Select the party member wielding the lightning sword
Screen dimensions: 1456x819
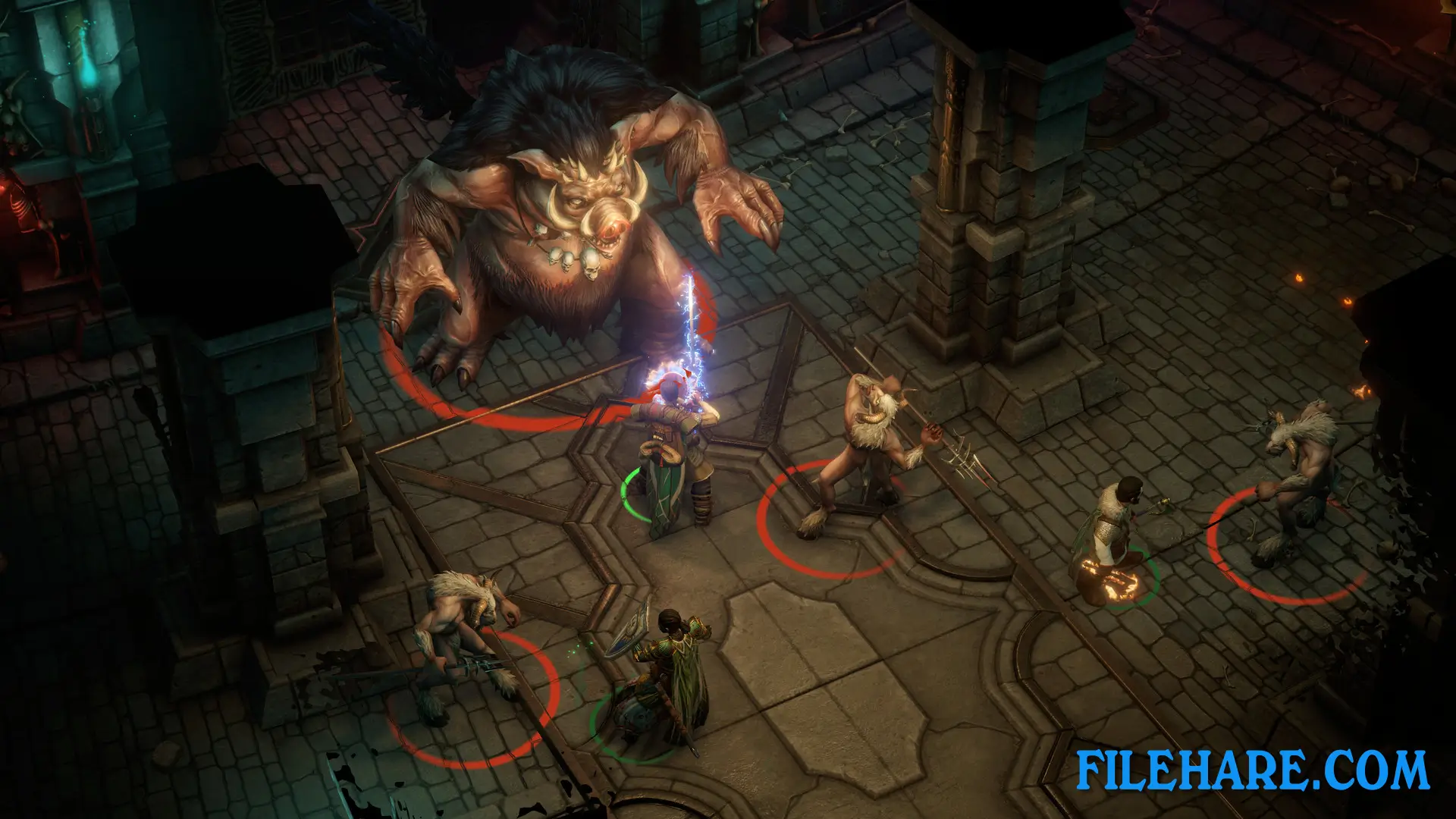point(671,463)
